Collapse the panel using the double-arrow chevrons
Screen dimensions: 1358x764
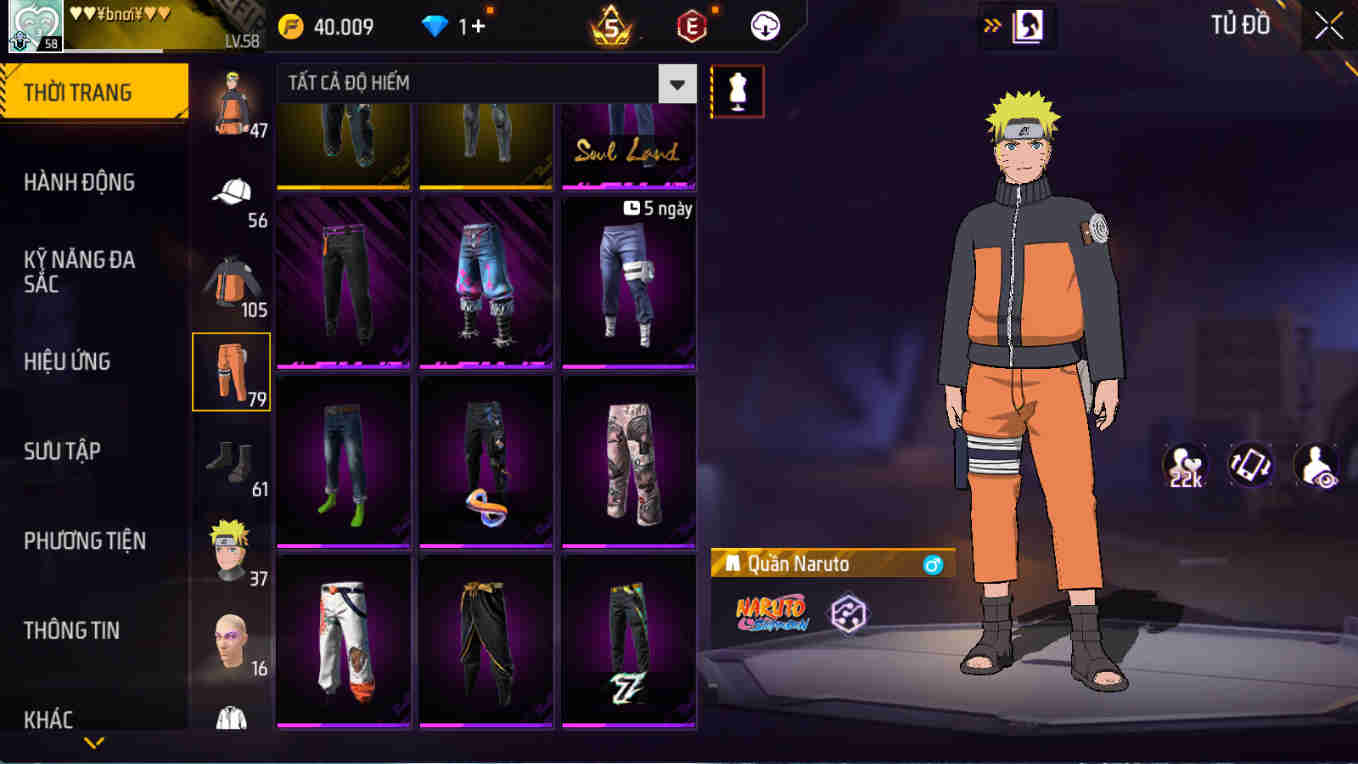coord(992,26)
